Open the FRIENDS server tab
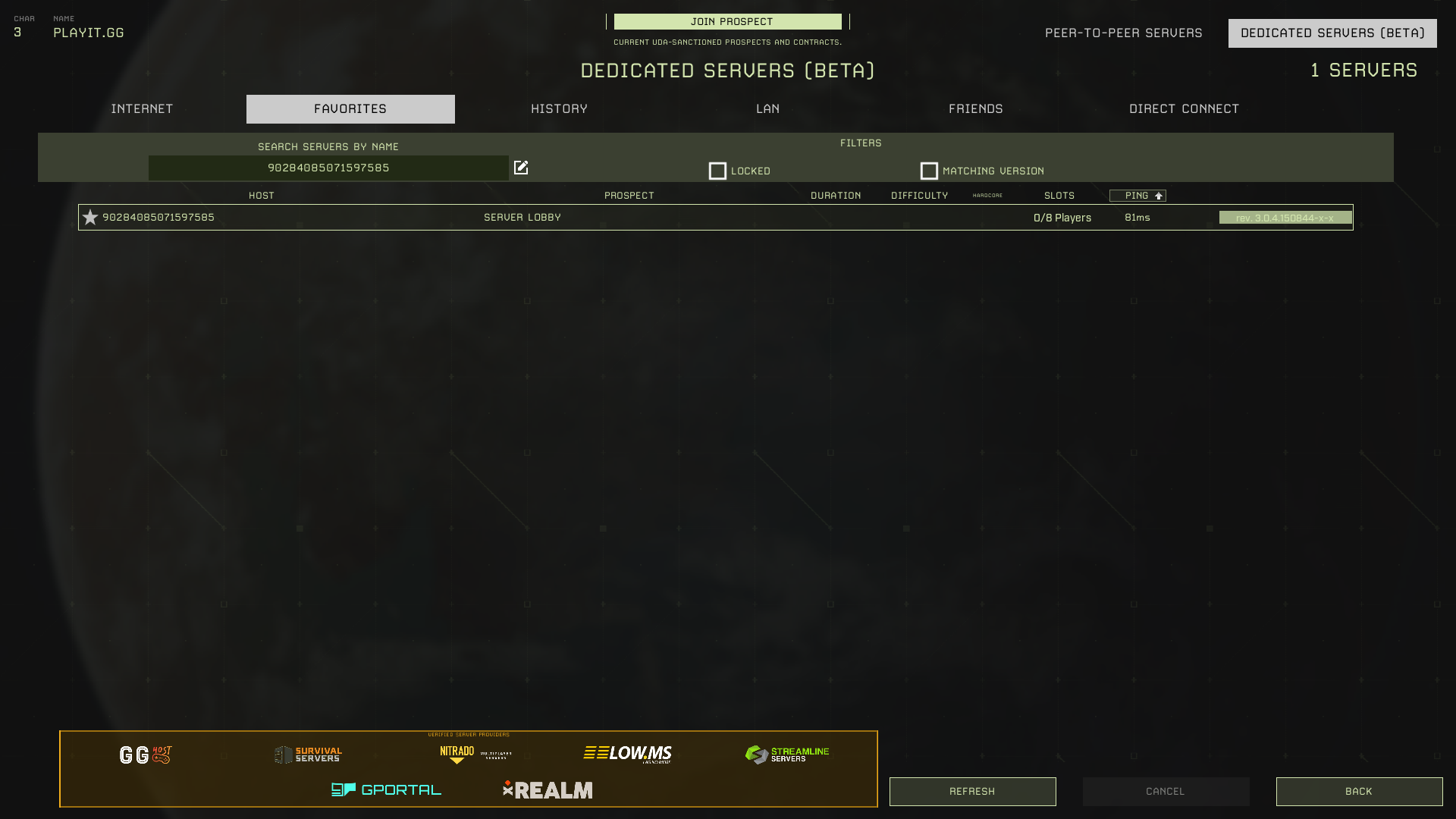 tap(975, 108)
